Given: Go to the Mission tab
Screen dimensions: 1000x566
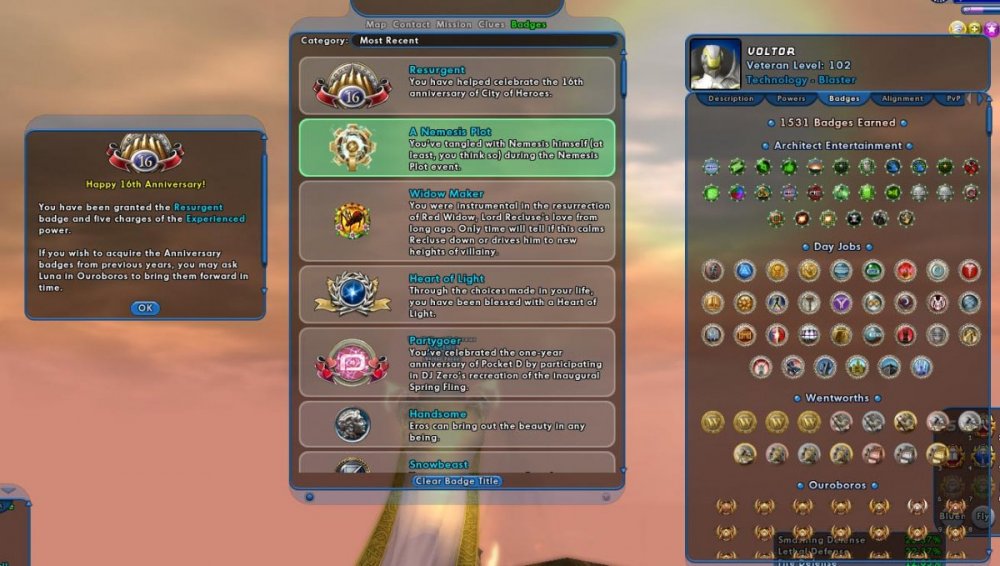Looking at the screenshot, I should pos(455,24).
